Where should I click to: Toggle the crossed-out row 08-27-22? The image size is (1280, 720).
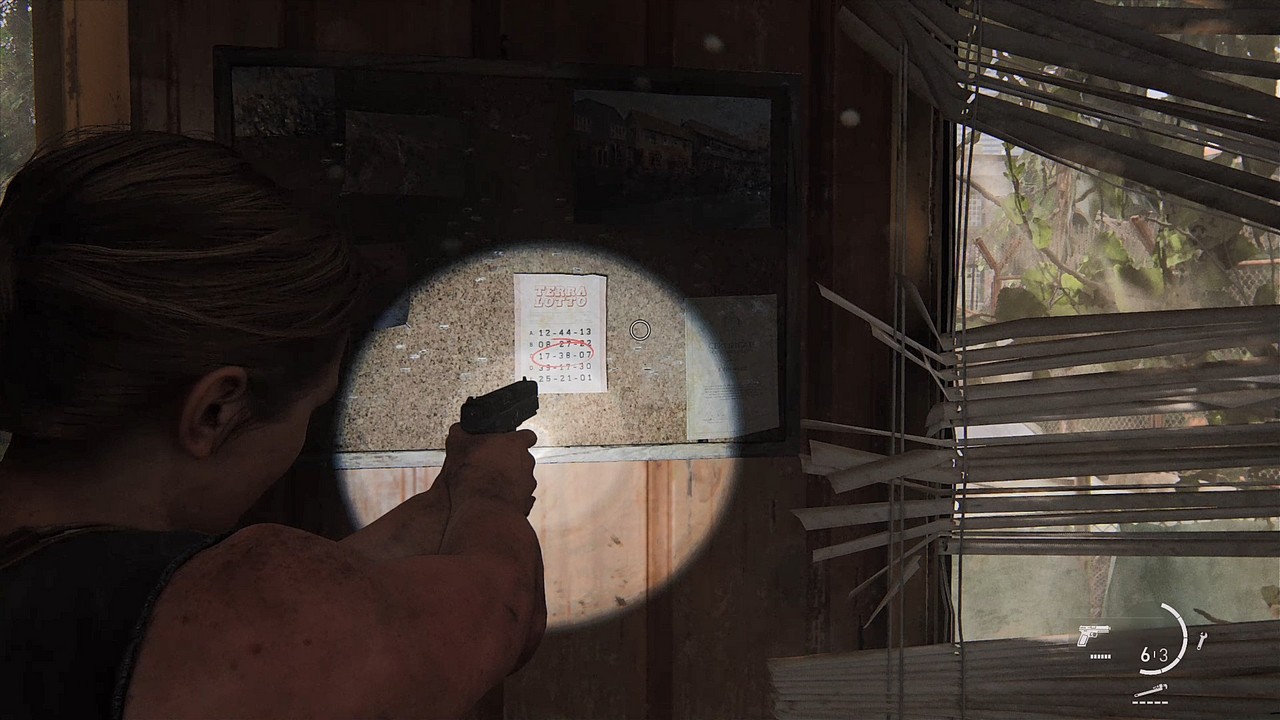pyautogui.click(x=564, y=343)
